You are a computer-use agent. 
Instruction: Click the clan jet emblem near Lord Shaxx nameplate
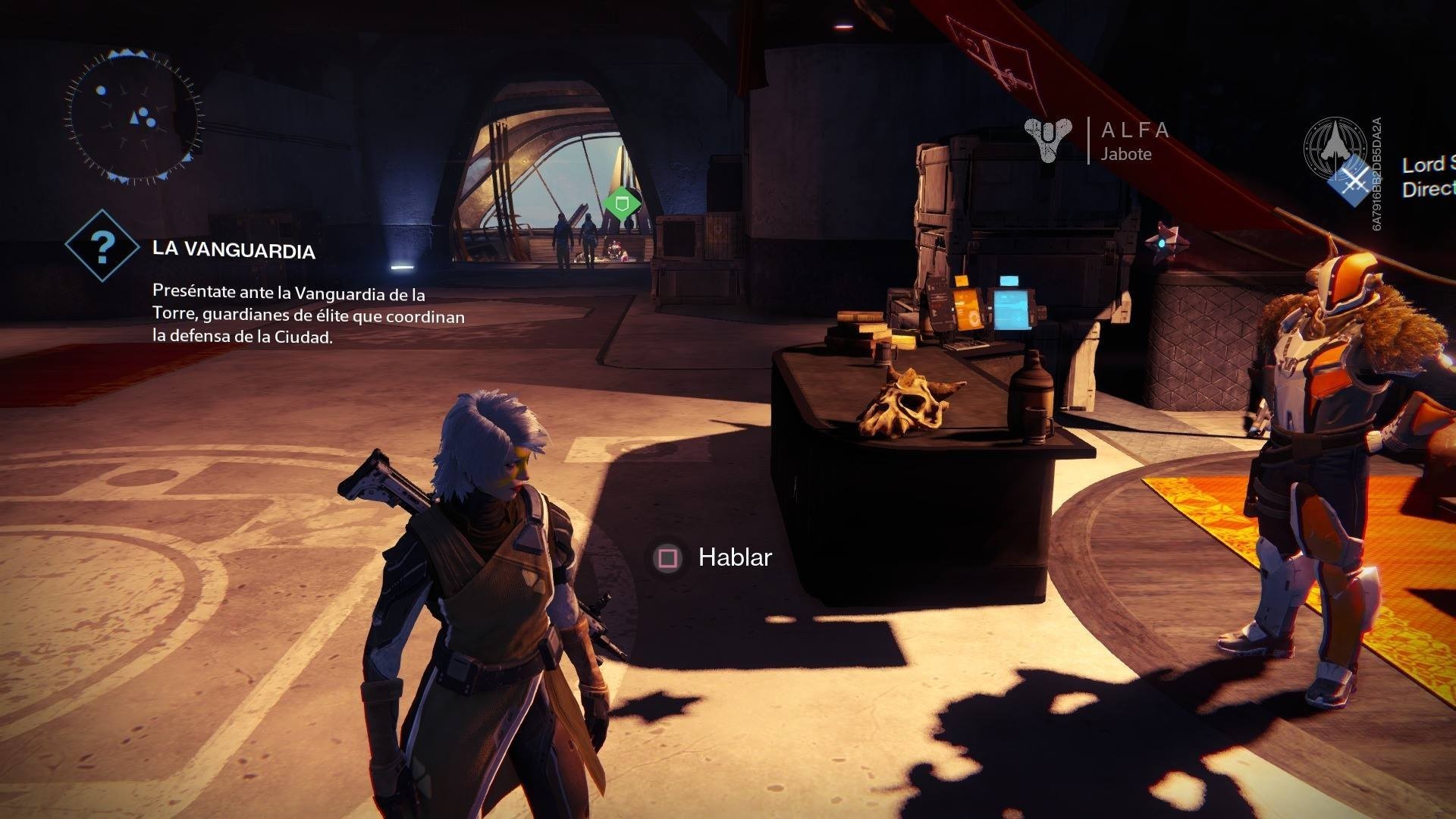[1335, 149]
